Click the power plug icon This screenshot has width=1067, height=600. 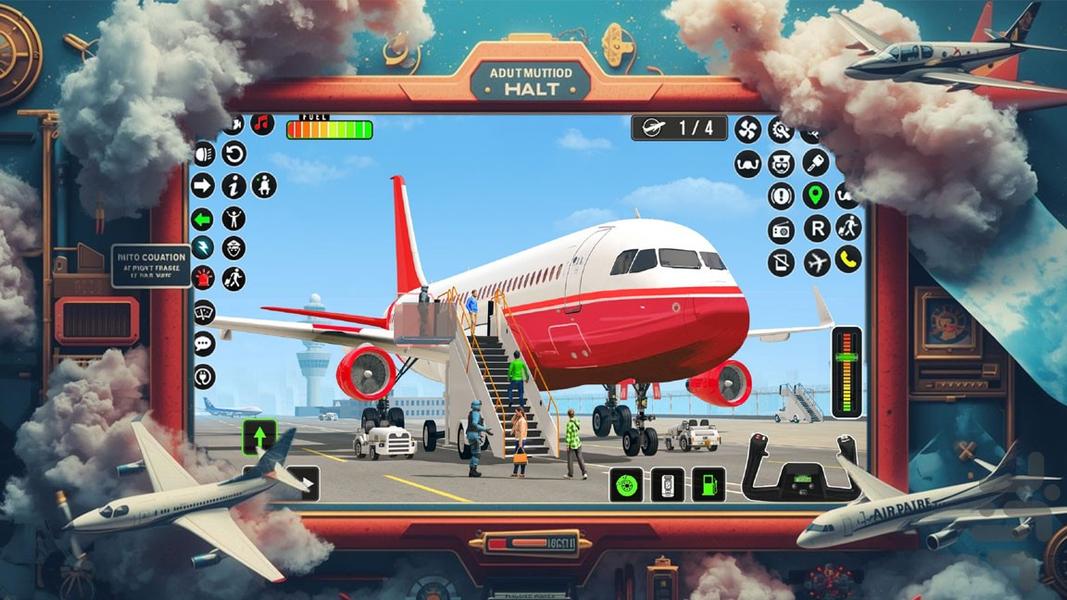[x=204, y=376]
